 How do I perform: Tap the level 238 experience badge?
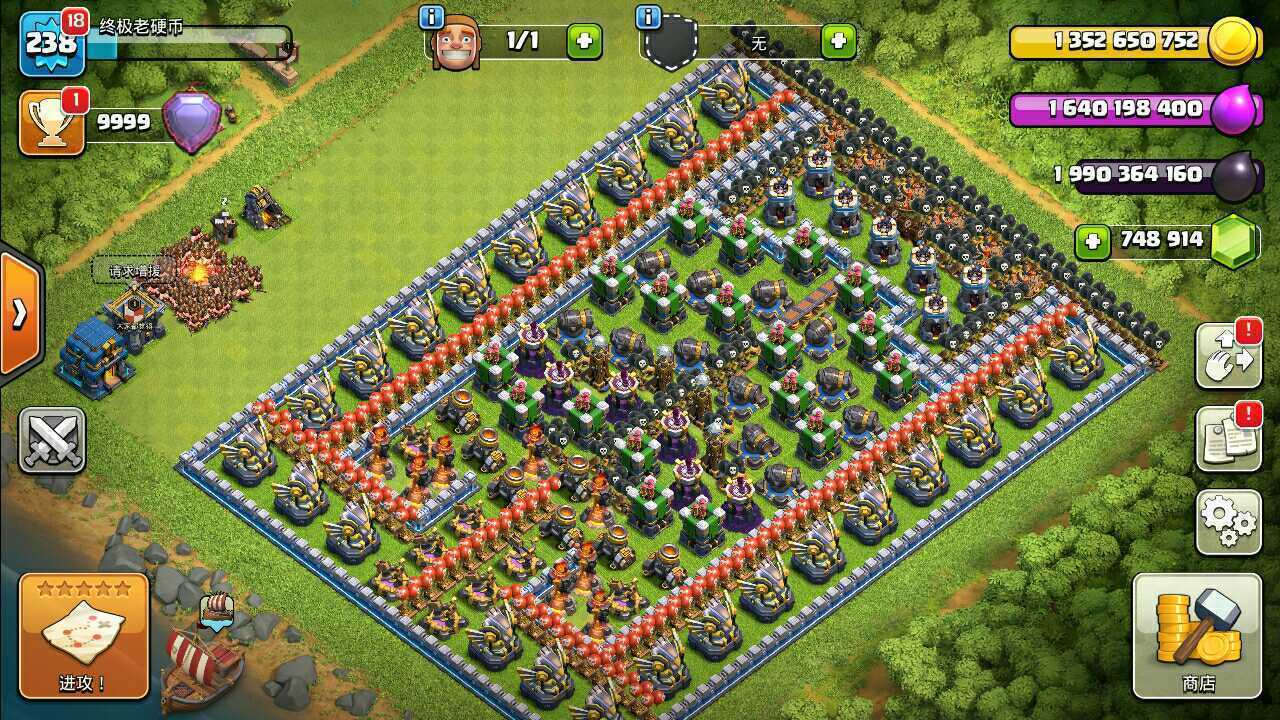point(50,43)
